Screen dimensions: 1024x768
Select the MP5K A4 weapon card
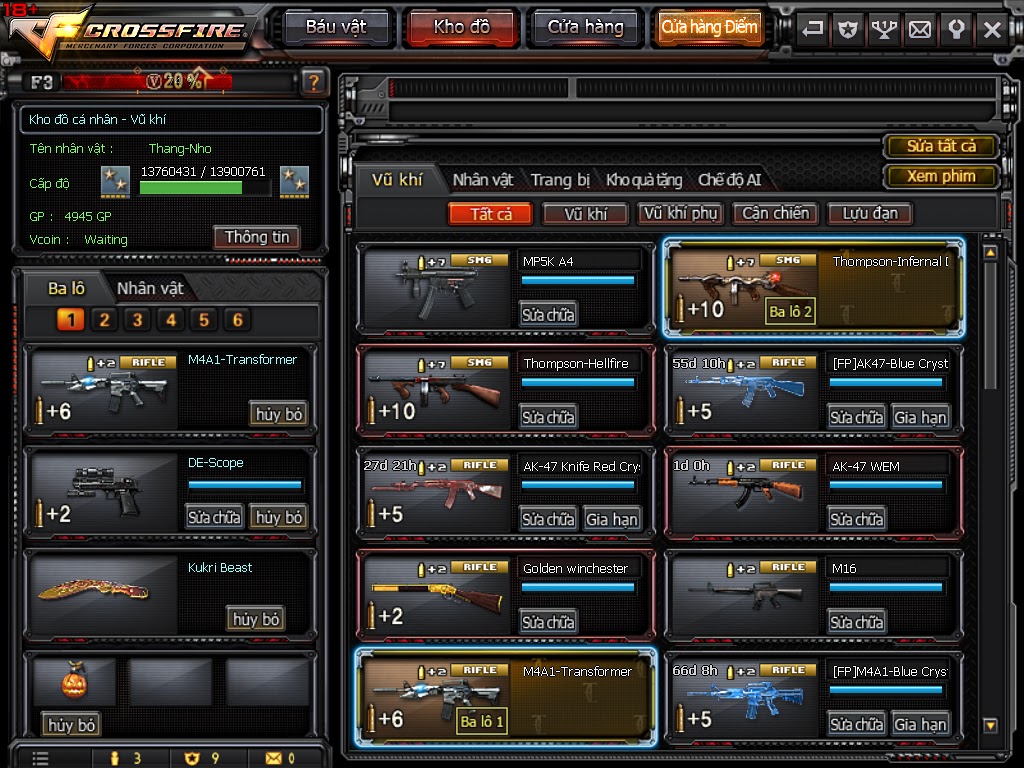(438, 289)
